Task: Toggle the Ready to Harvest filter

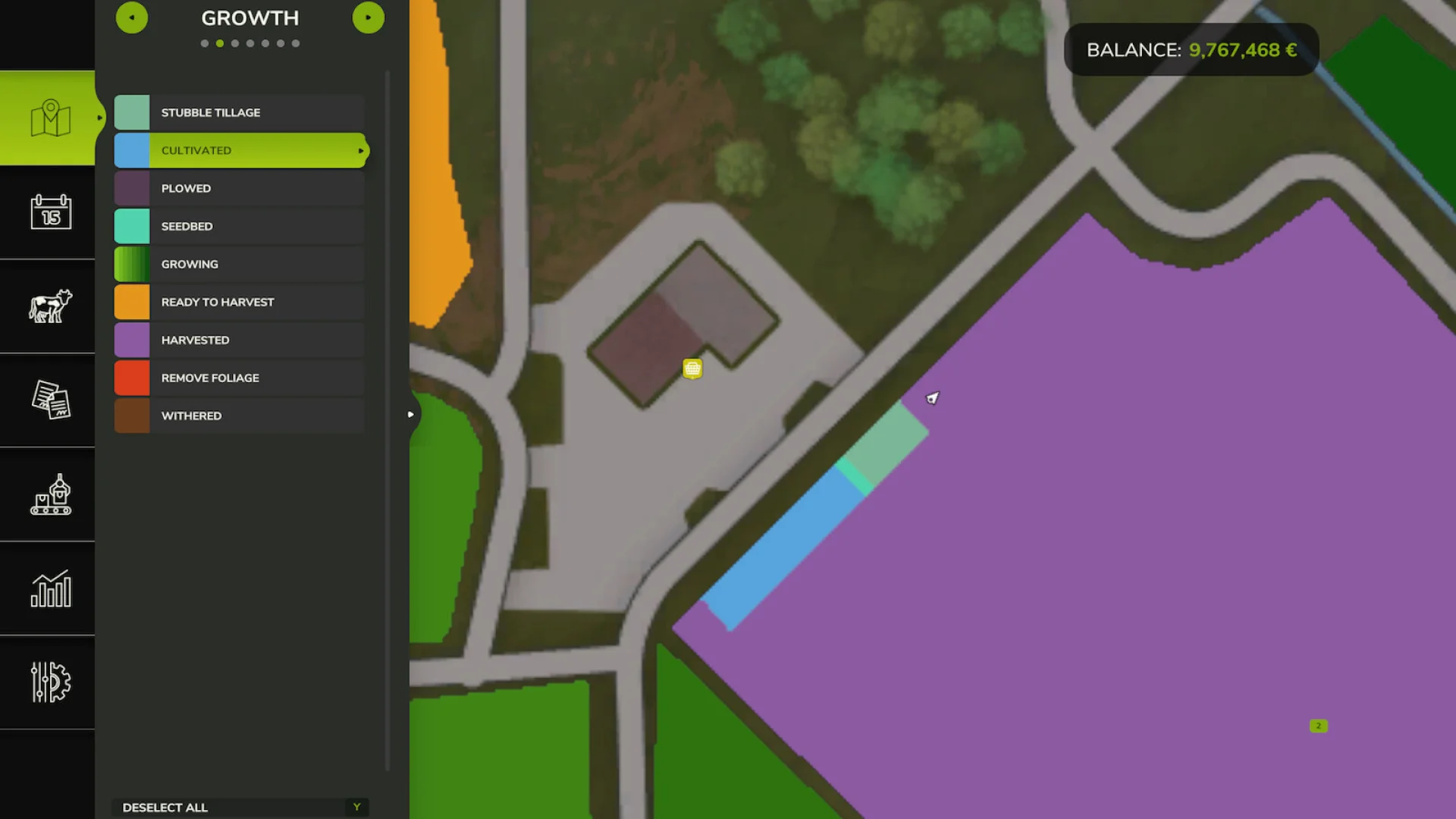Action: tap(239, 302)
